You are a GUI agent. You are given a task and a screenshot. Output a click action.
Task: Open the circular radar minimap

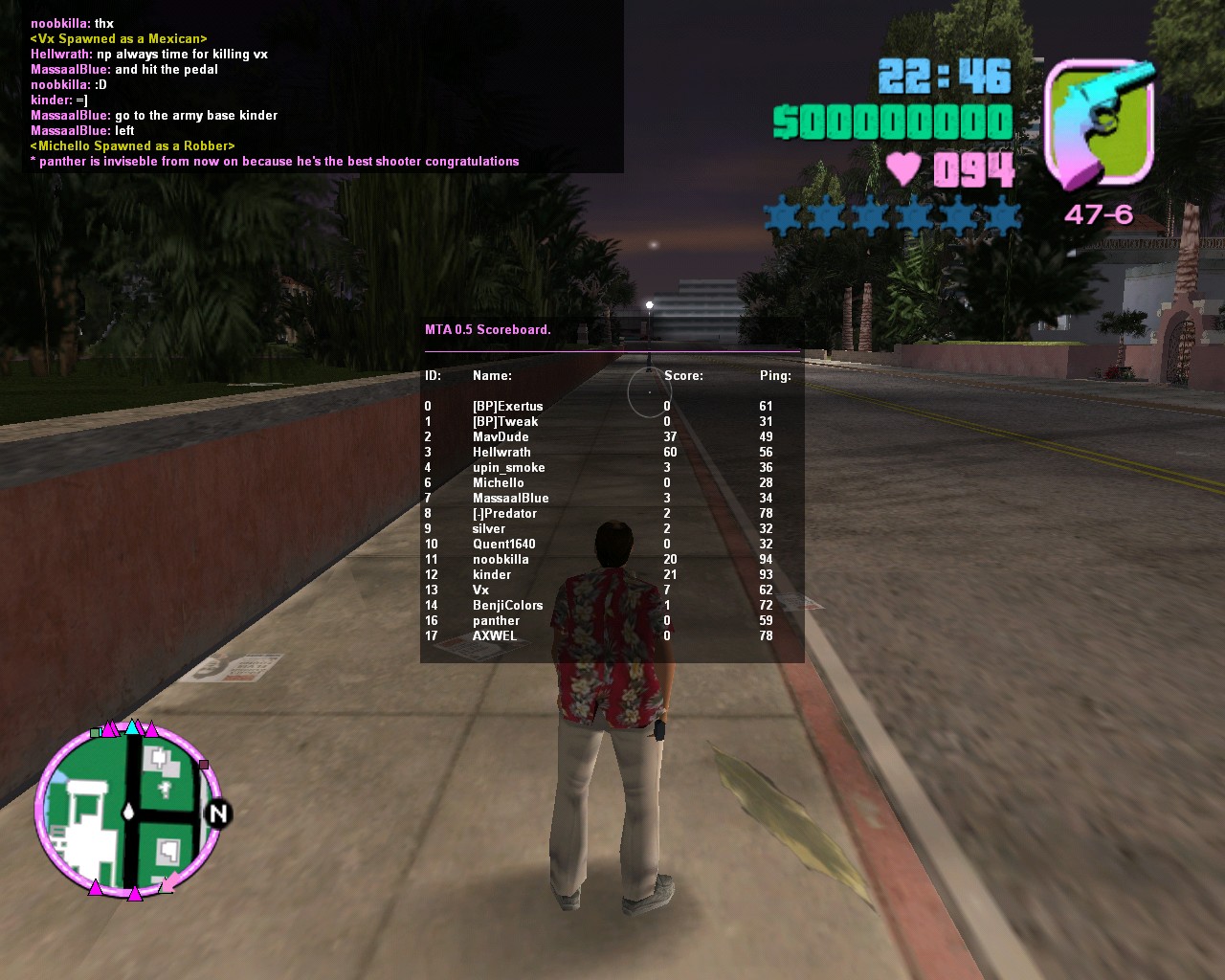[129, 812]
